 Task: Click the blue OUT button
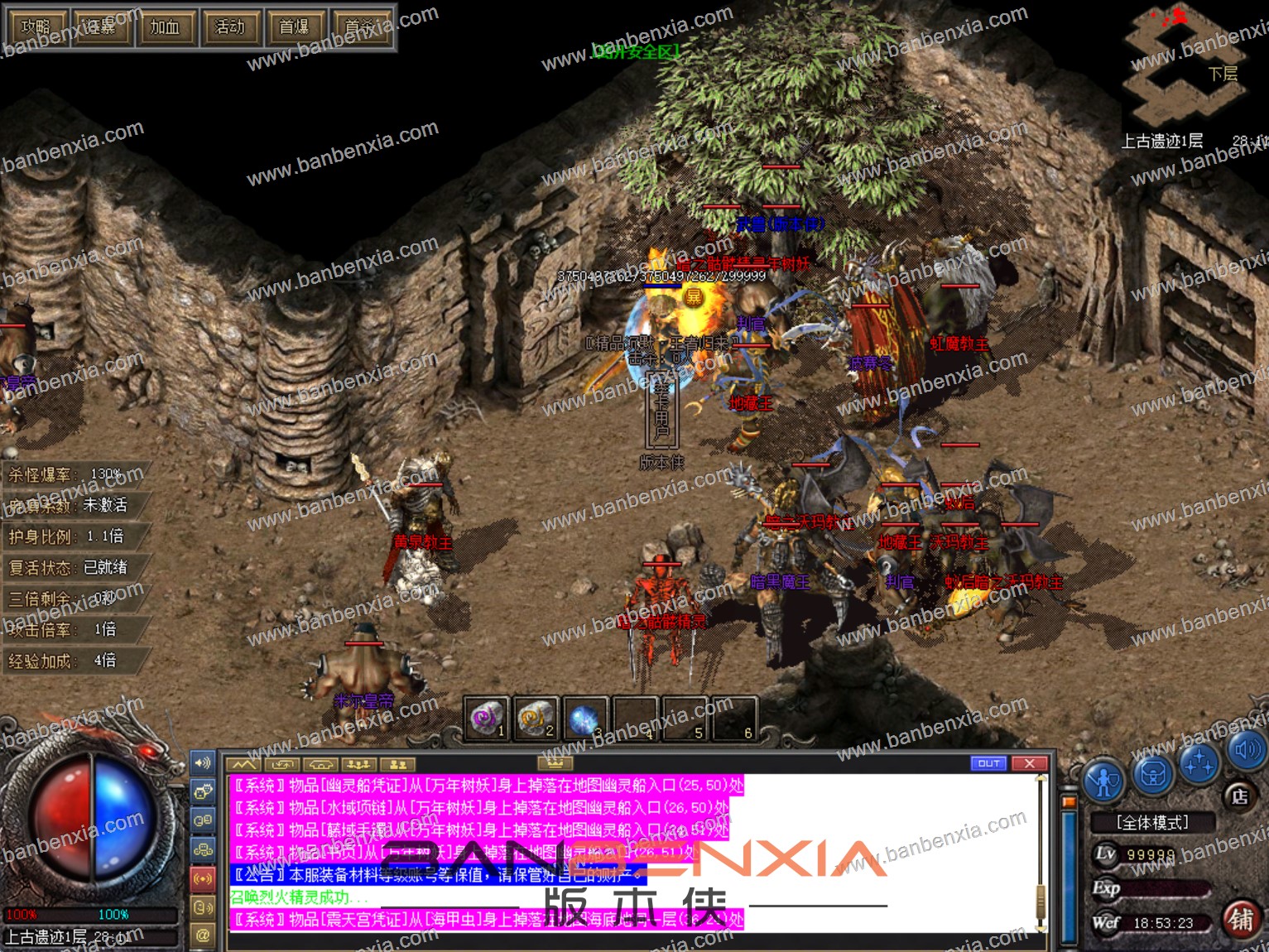988,763
